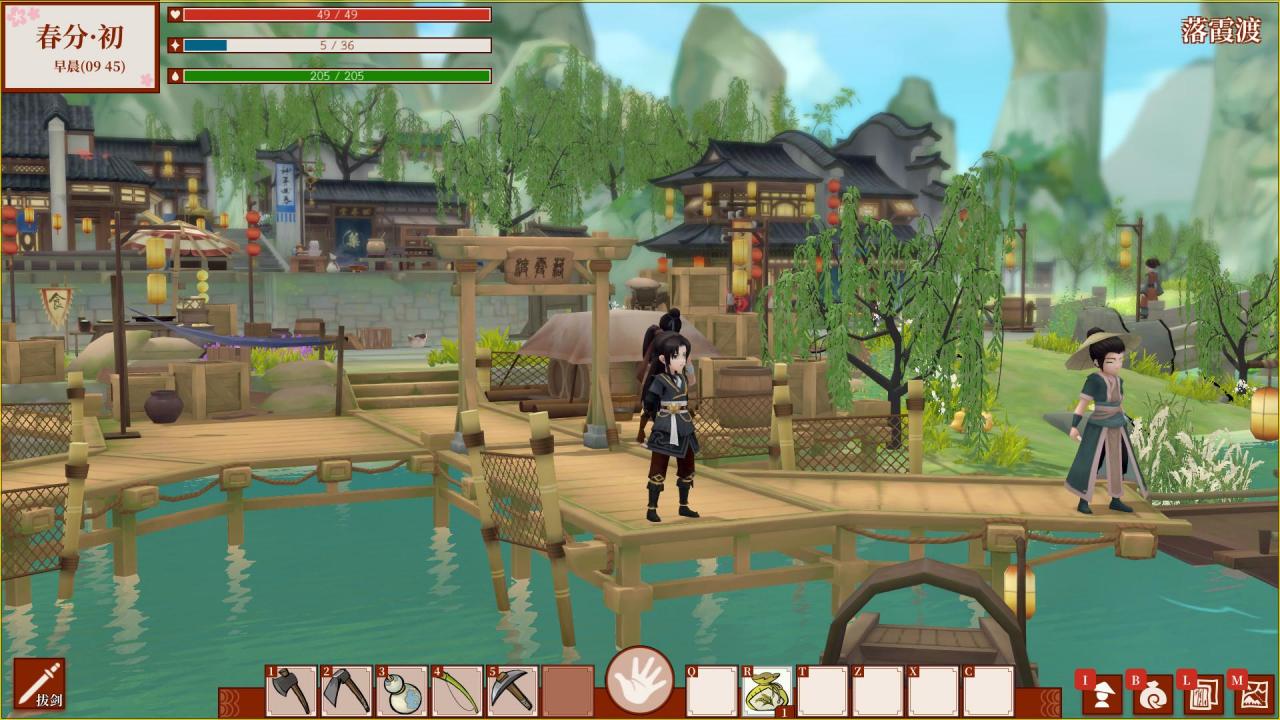Show the world map icon
1280x720 pixels.
1254,693
